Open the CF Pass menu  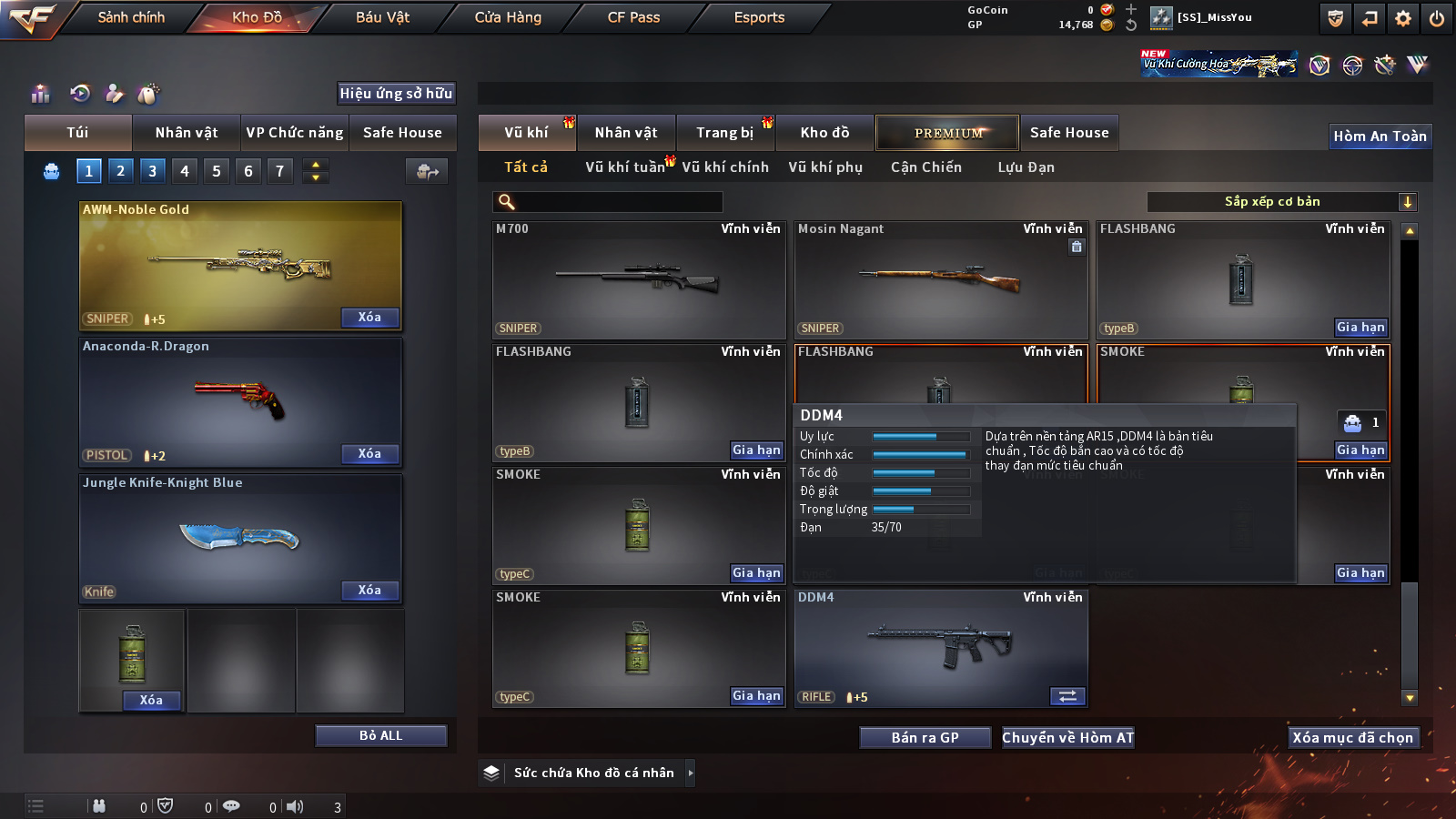click(x=633, y=17)
